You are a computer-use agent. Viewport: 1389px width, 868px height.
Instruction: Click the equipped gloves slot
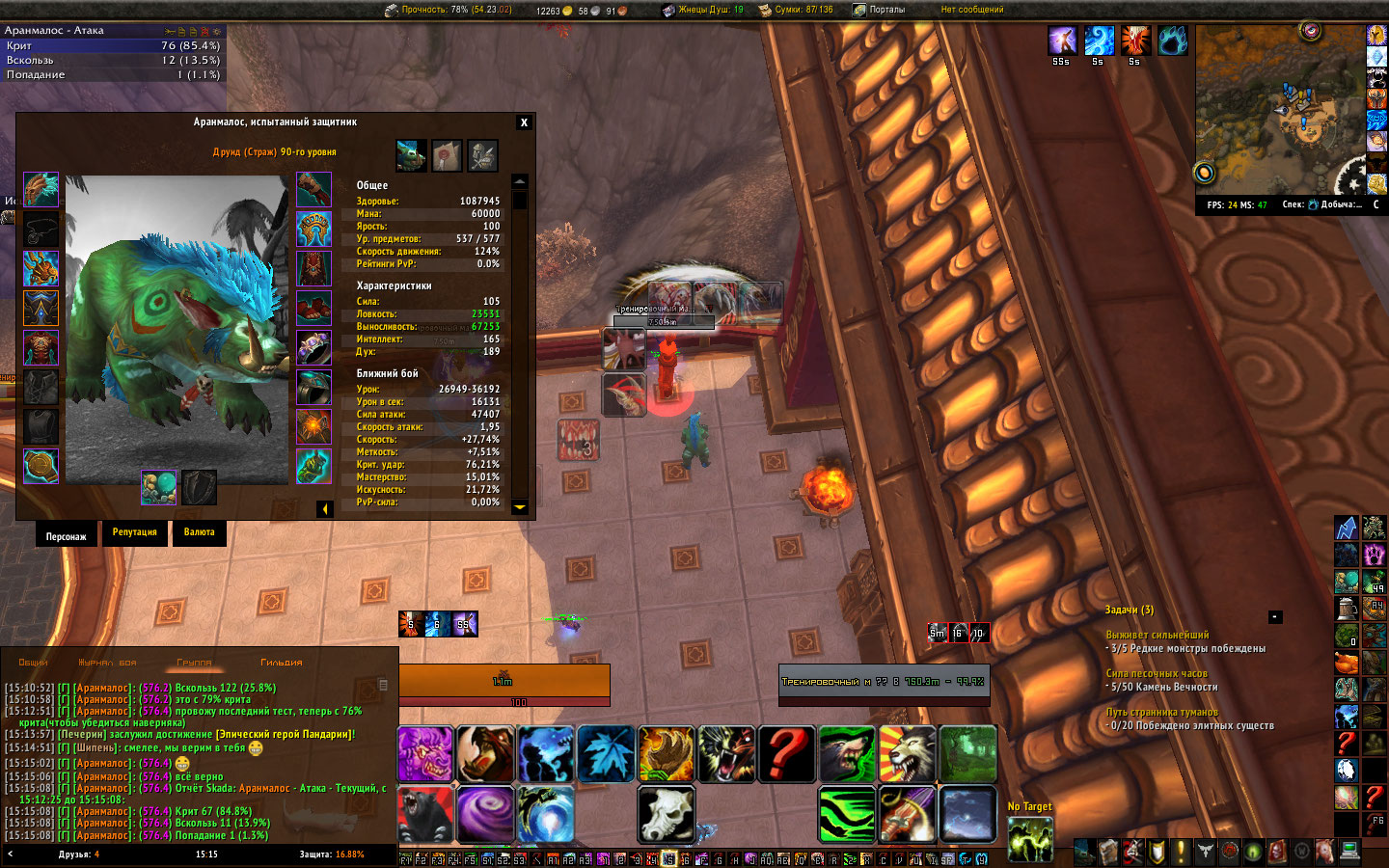(313, 190)
